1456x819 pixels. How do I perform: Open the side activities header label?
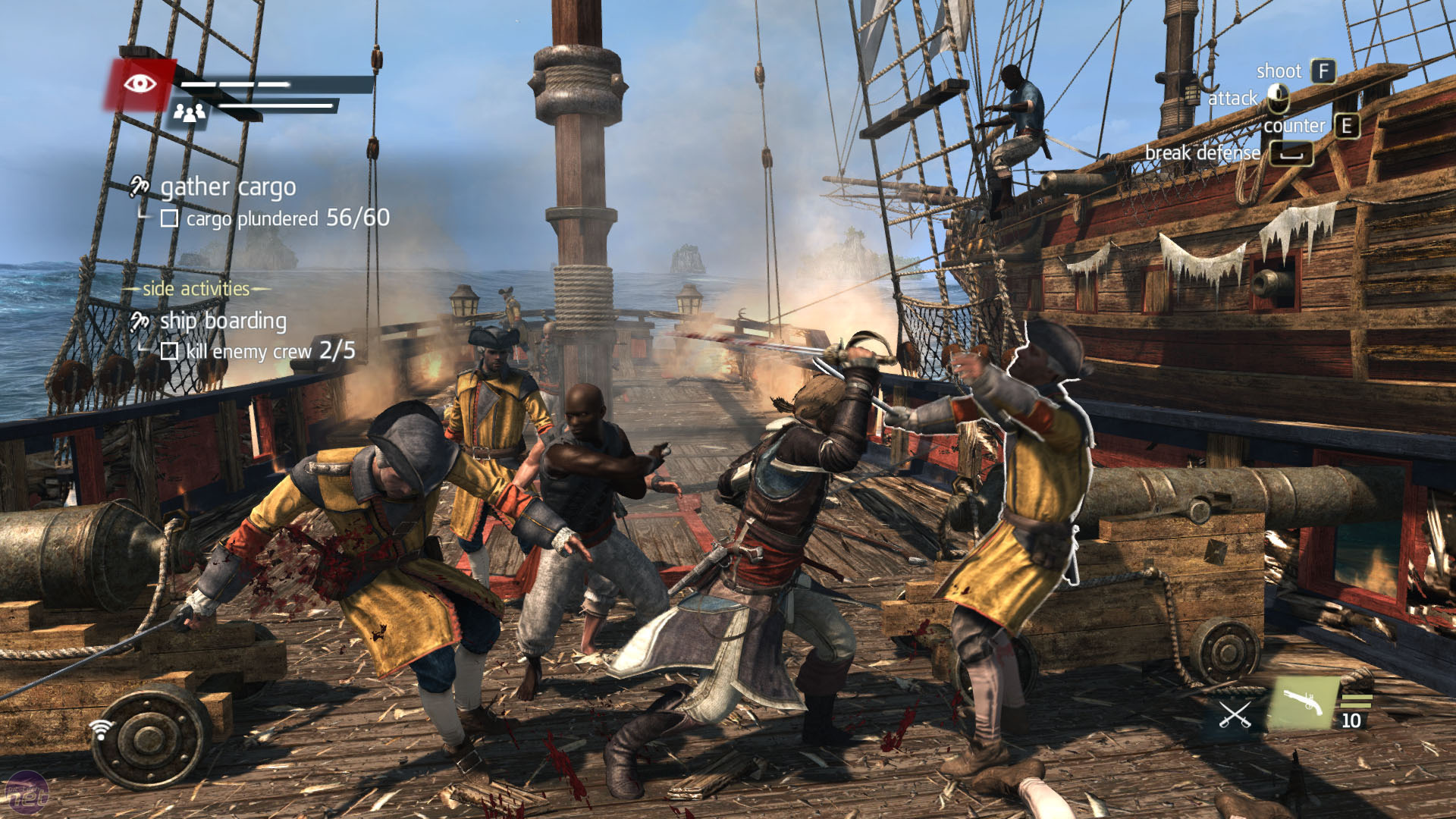point(195,288)
